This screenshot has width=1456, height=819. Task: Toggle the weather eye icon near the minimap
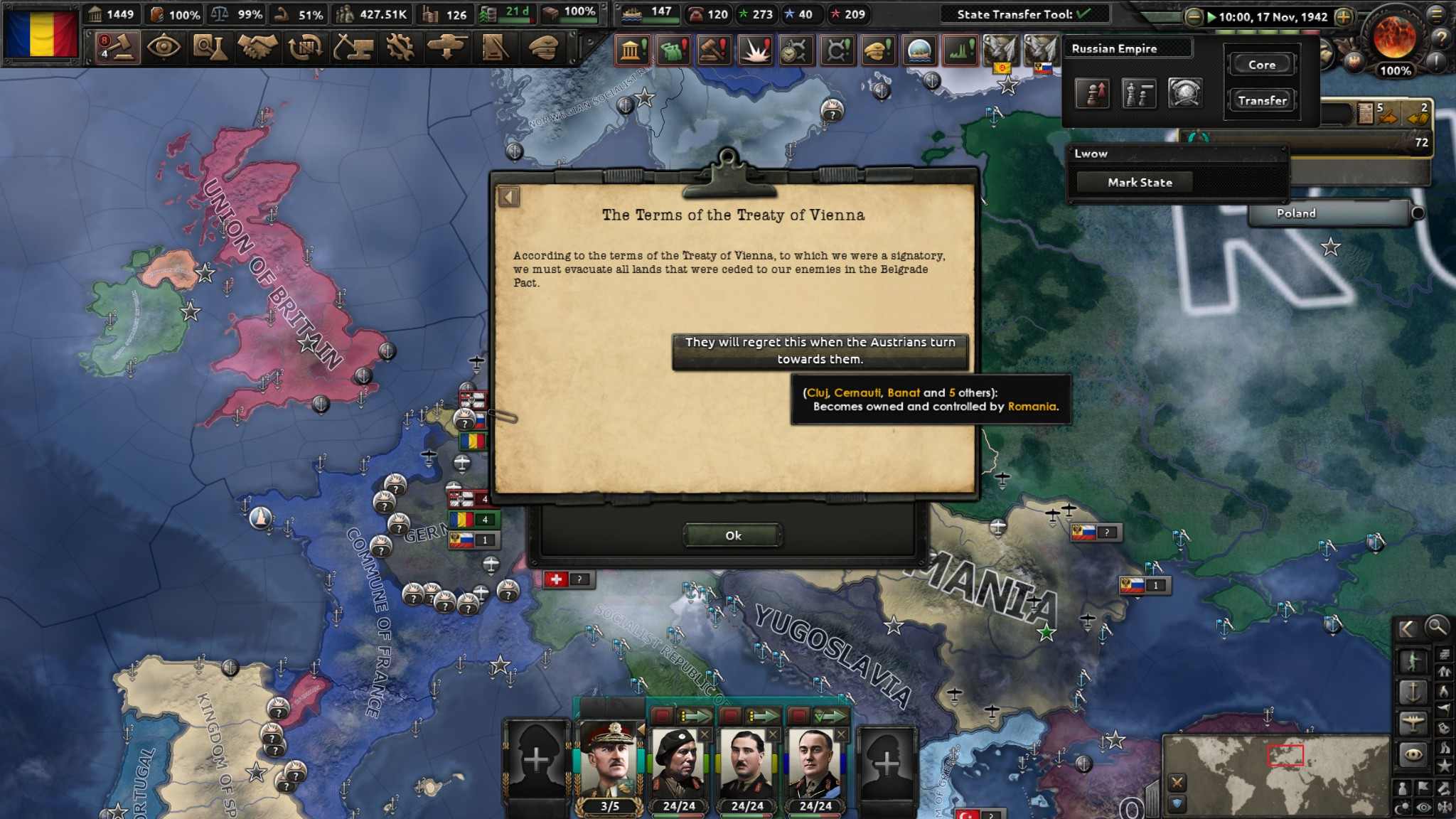1423,805
